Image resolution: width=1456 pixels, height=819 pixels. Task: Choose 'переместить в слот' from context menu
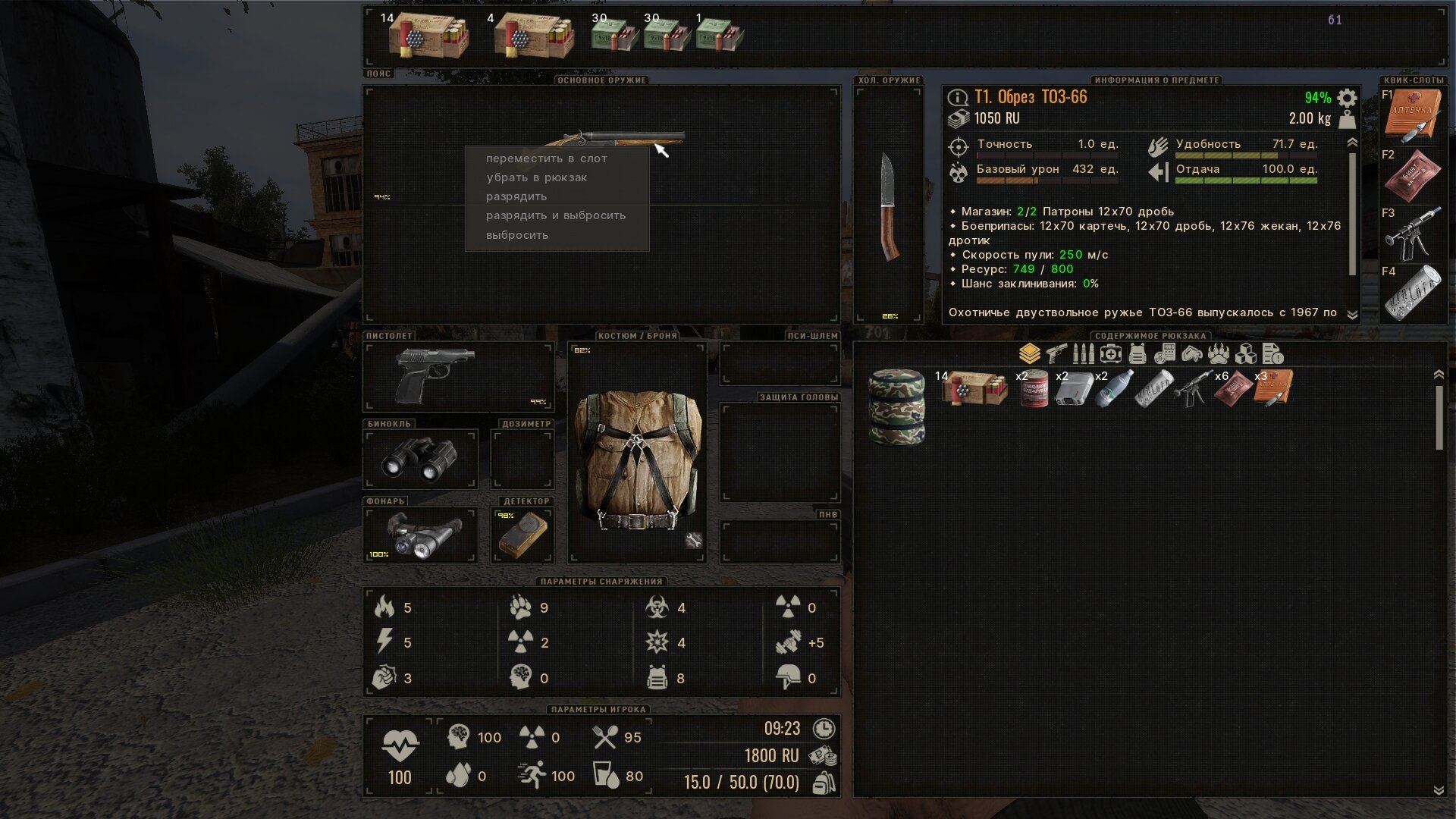click(x=546, y=158)
